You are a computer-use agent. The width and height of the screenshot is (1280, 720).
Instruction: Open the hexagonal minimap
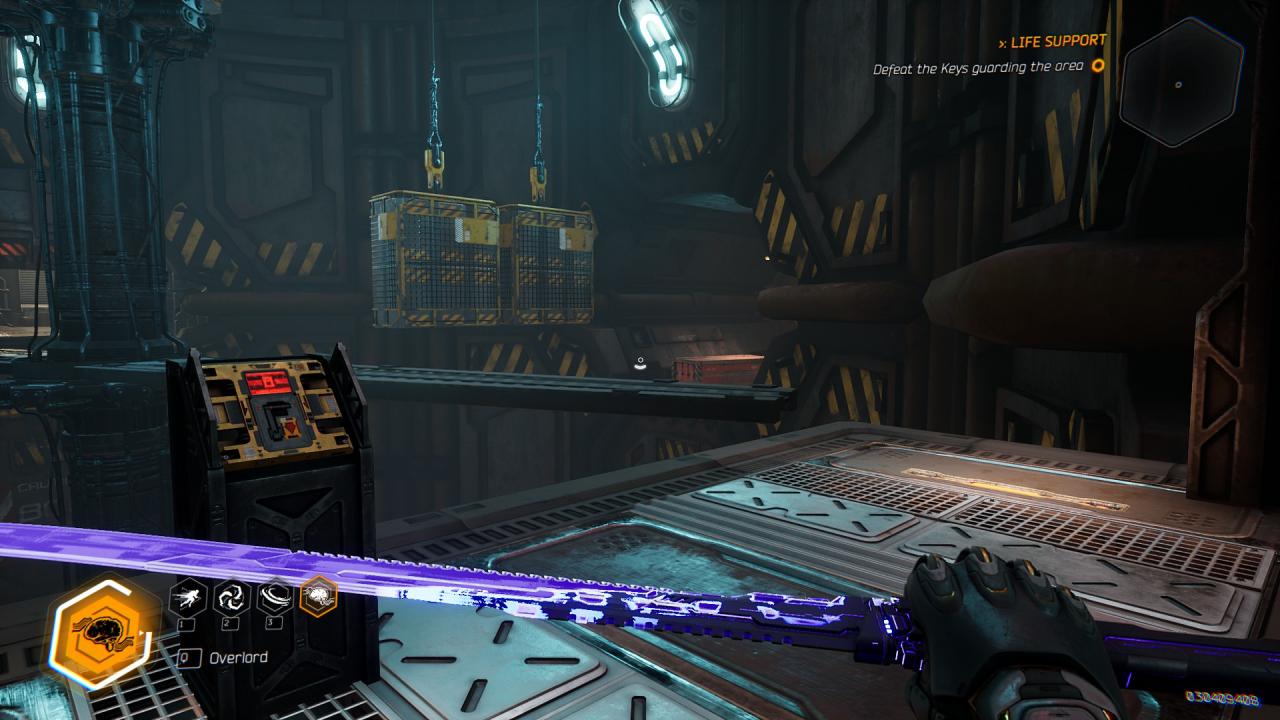(1180, 84)
